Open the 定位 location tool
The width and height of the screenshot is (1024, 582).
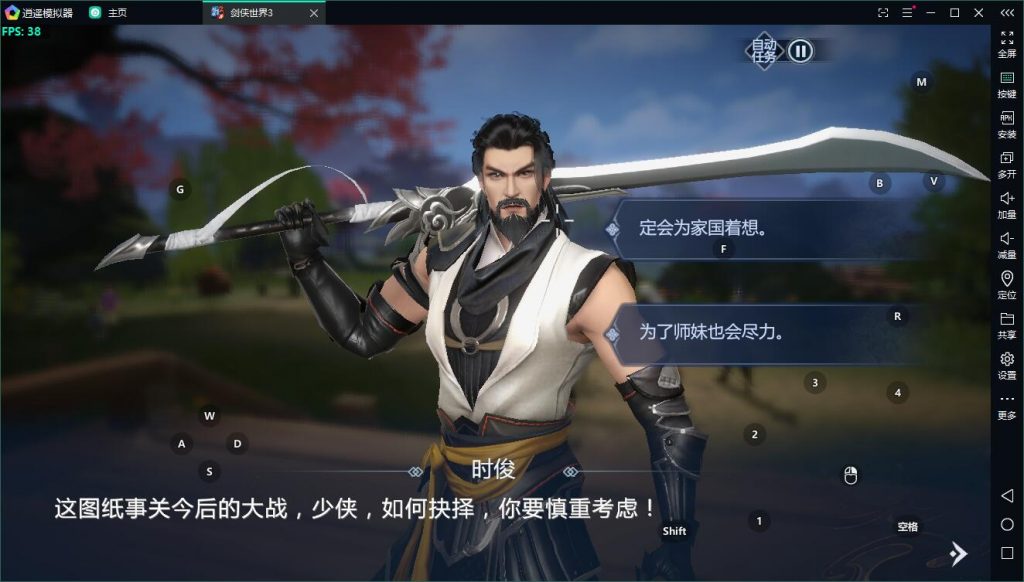(x=1007, y=285)
